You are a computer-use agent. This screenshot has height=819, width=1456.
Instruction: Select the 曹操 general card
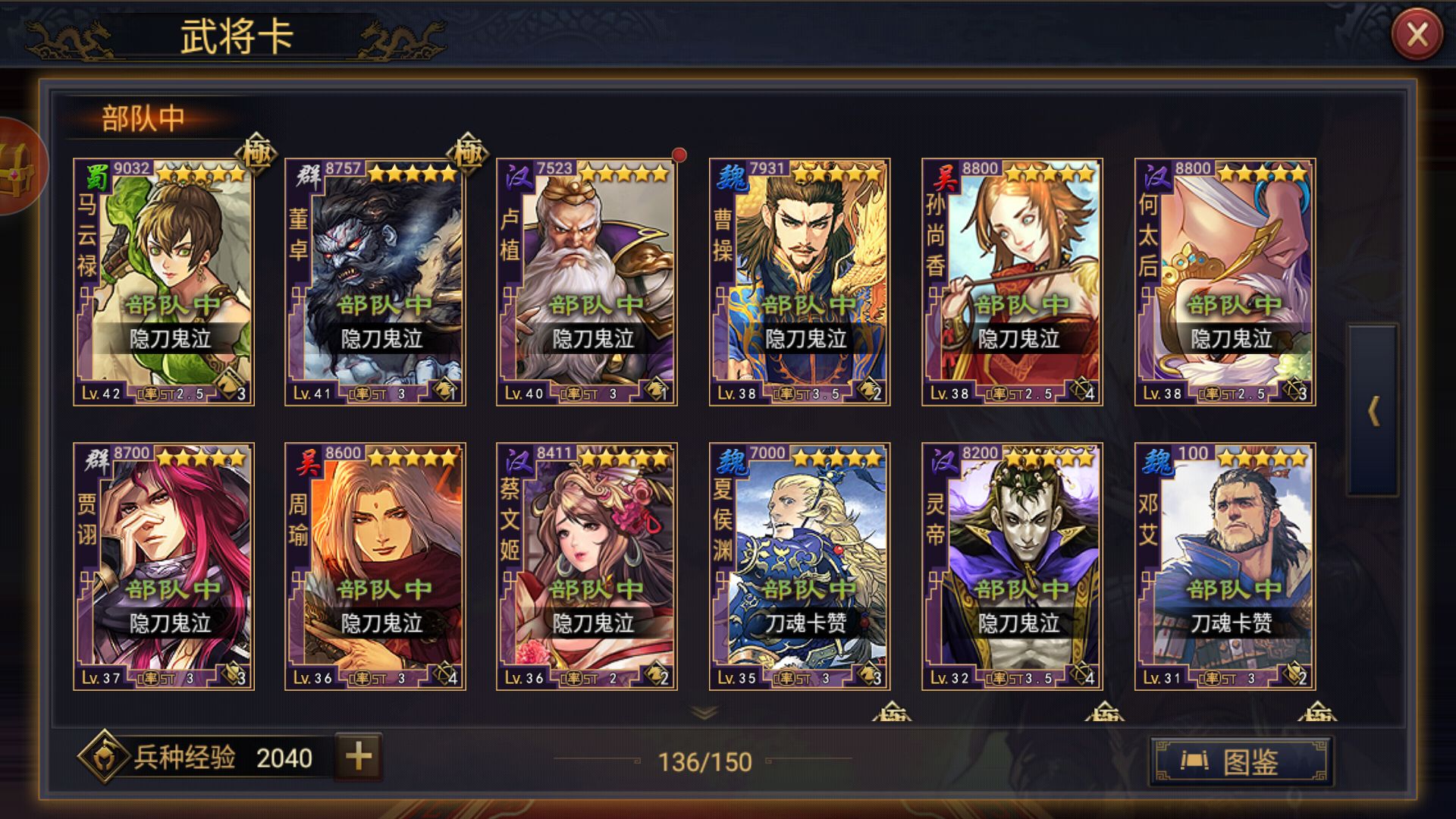pos(799,282)
